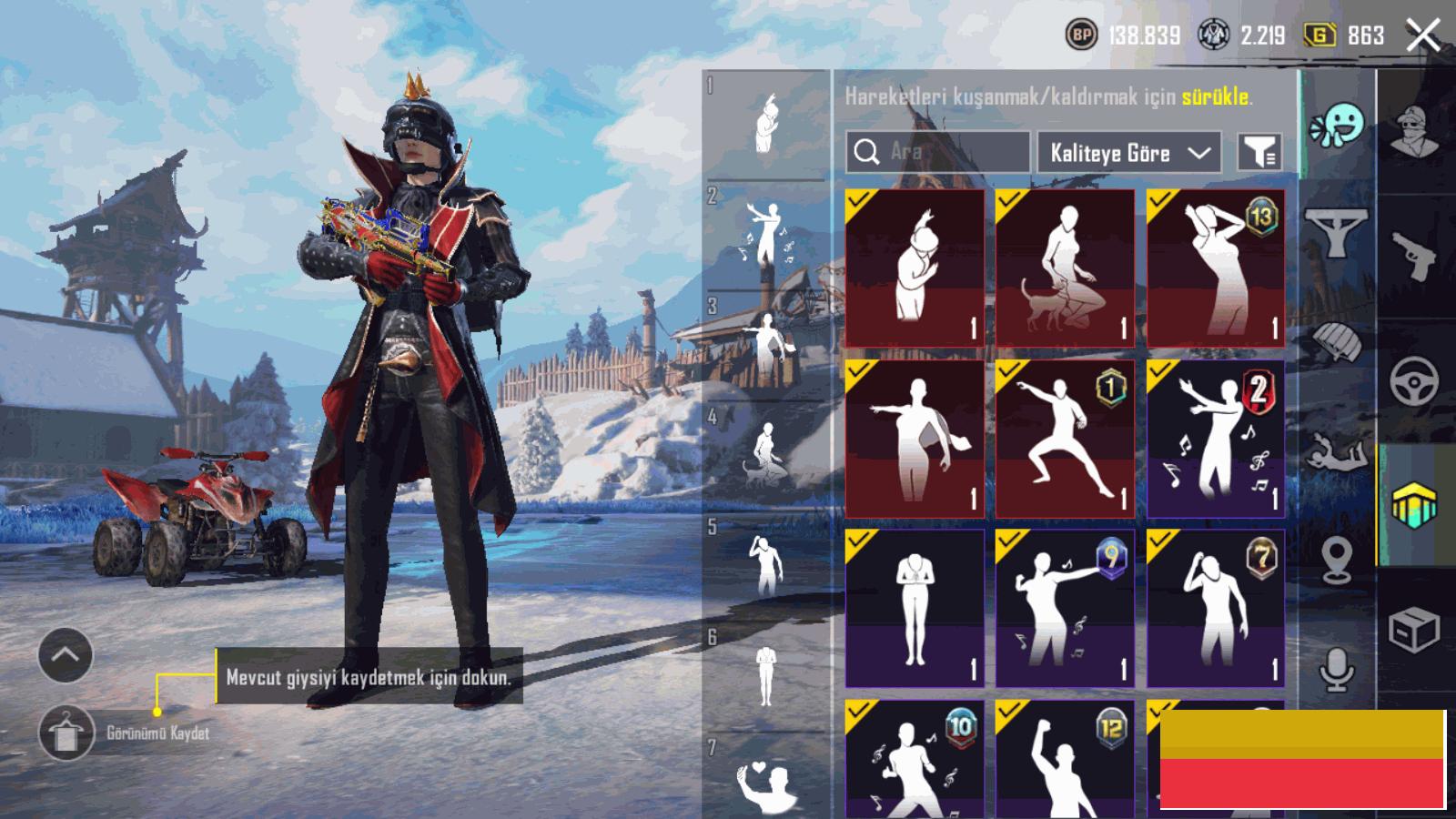The width and height of the screenshot is (1456, 819).
Task: Switch to the parachute skins tab
Action: pyautogui.click(x=1336, y=343)
